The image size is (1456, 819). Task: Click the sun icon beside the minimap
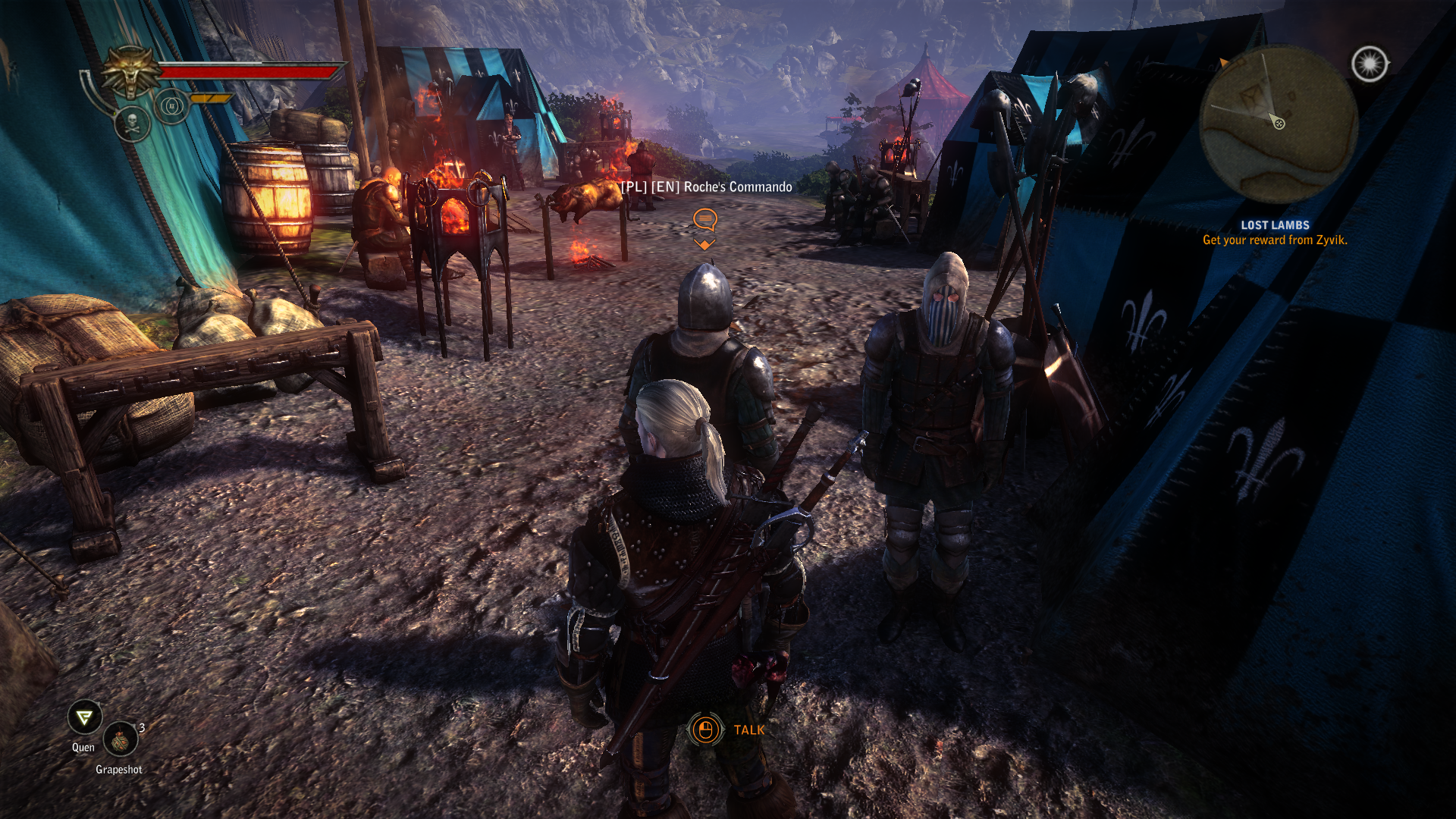pos(1369,64)
